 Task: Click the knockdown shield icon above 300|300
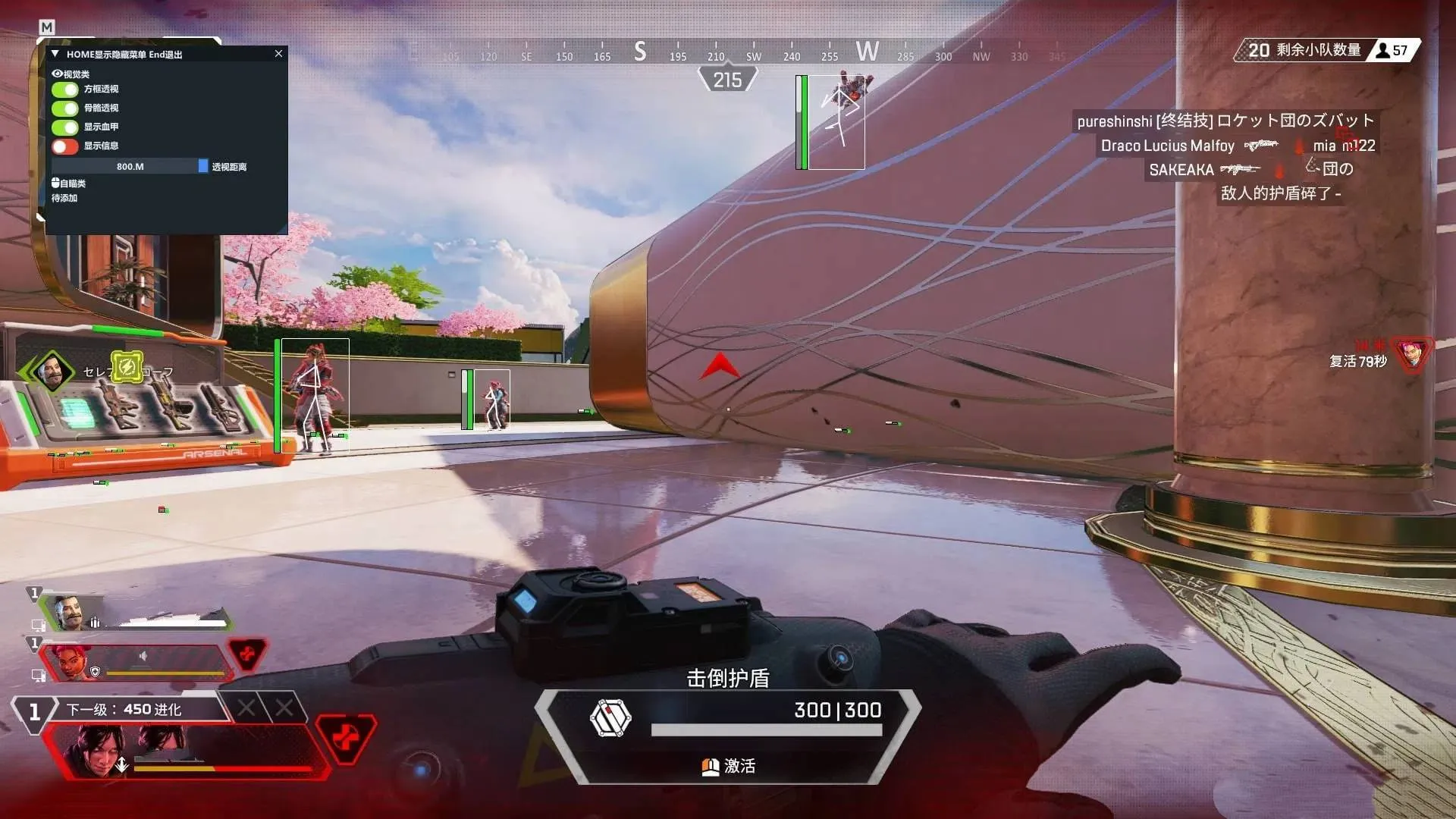(609, 719)
